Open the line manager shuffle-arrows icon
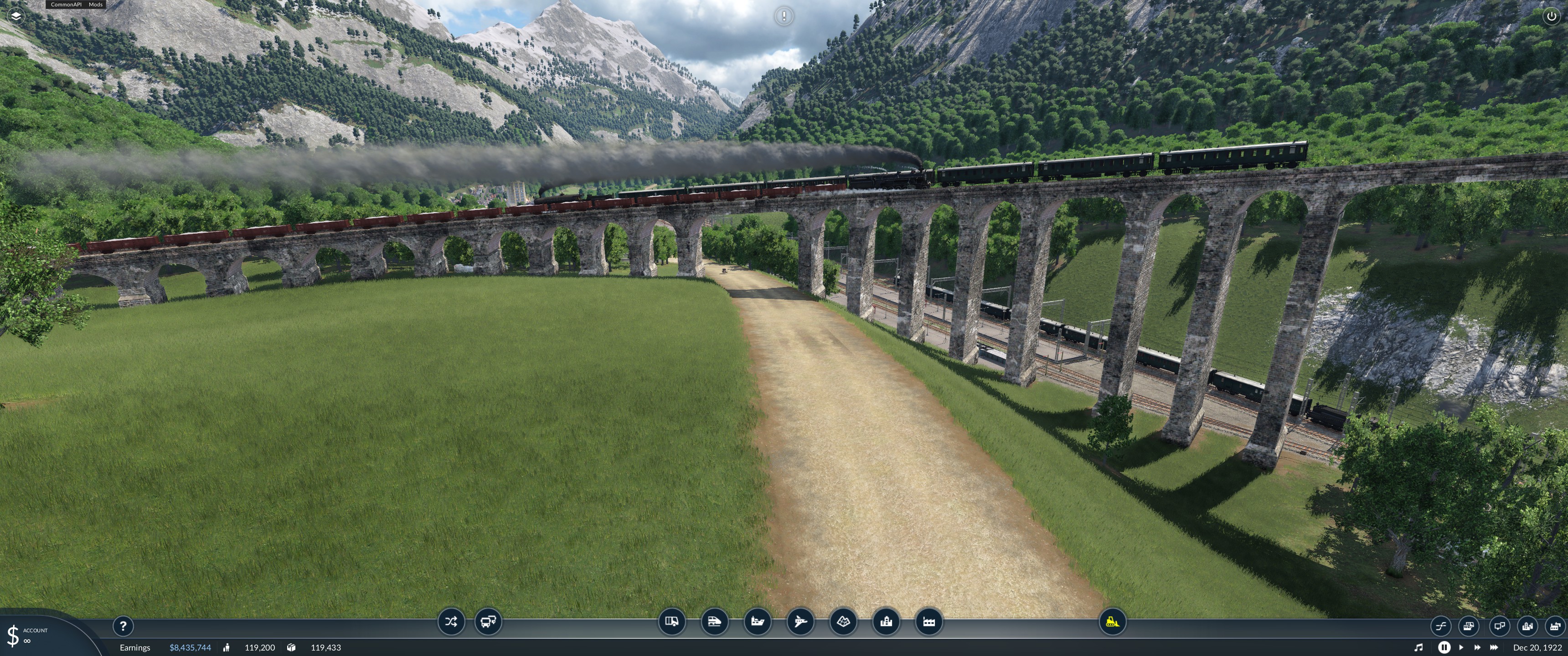The width and height of the screenshot is (1568, 656). [451, 622]
